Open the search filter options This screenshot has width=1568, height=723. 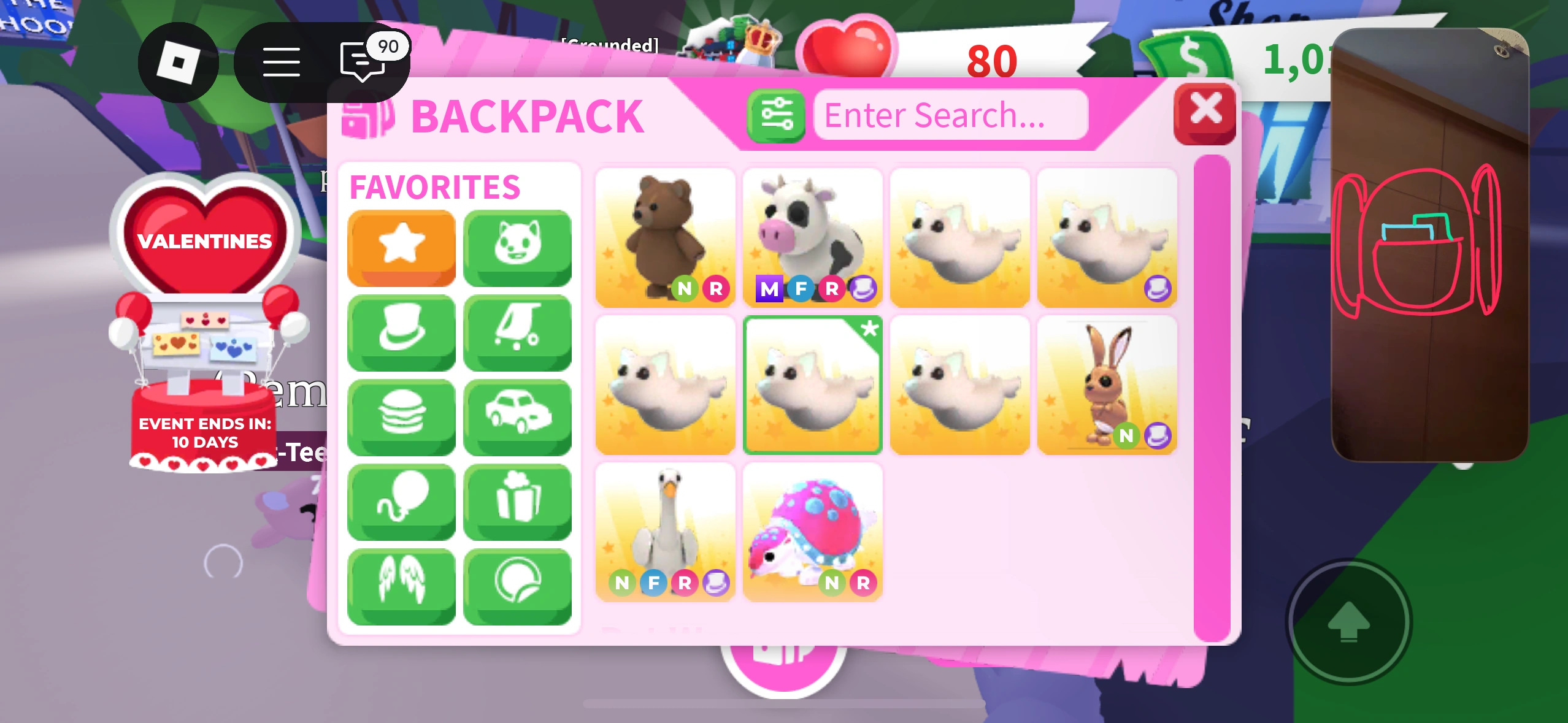coord(777,114)
